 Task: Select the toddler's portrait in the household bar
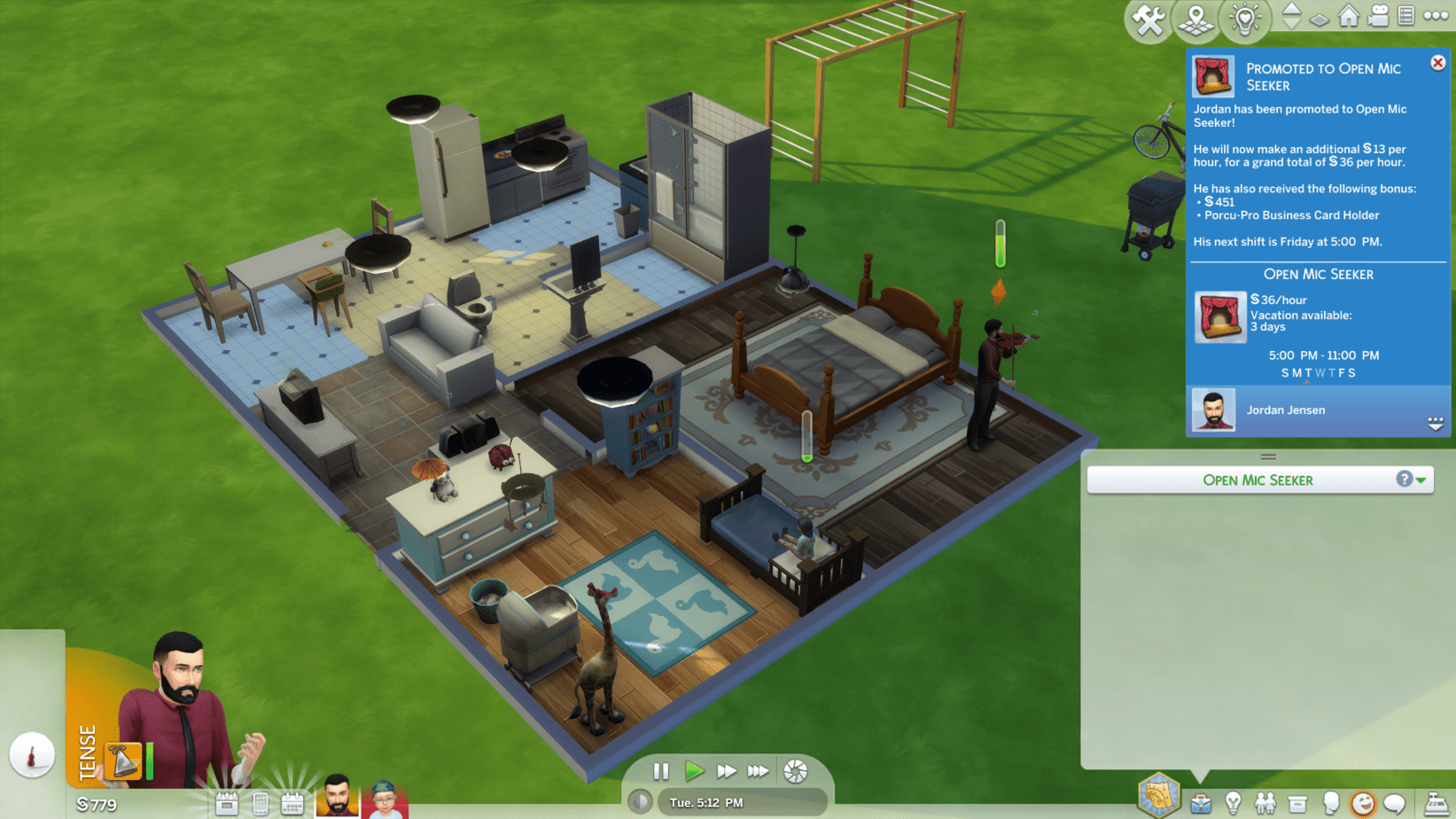tap(384, 798)
